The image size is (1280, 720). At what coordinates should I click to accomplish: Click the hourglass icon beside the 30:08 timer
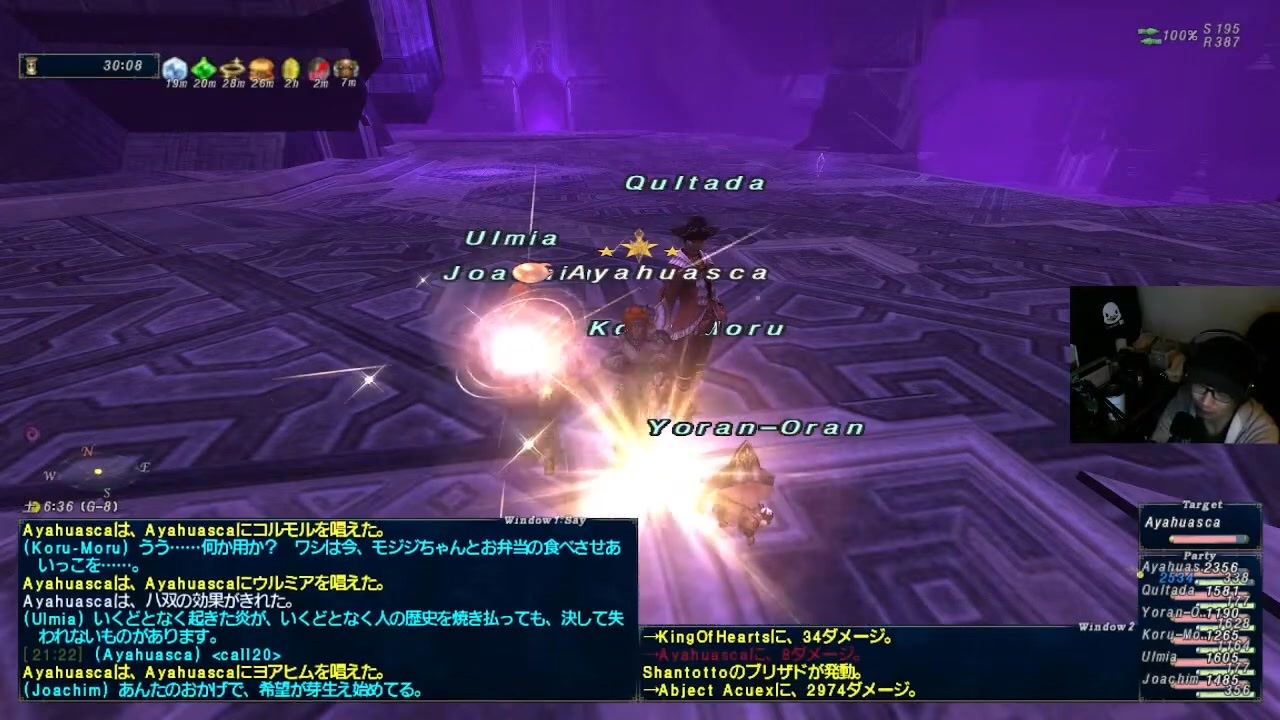click(33, 65)
